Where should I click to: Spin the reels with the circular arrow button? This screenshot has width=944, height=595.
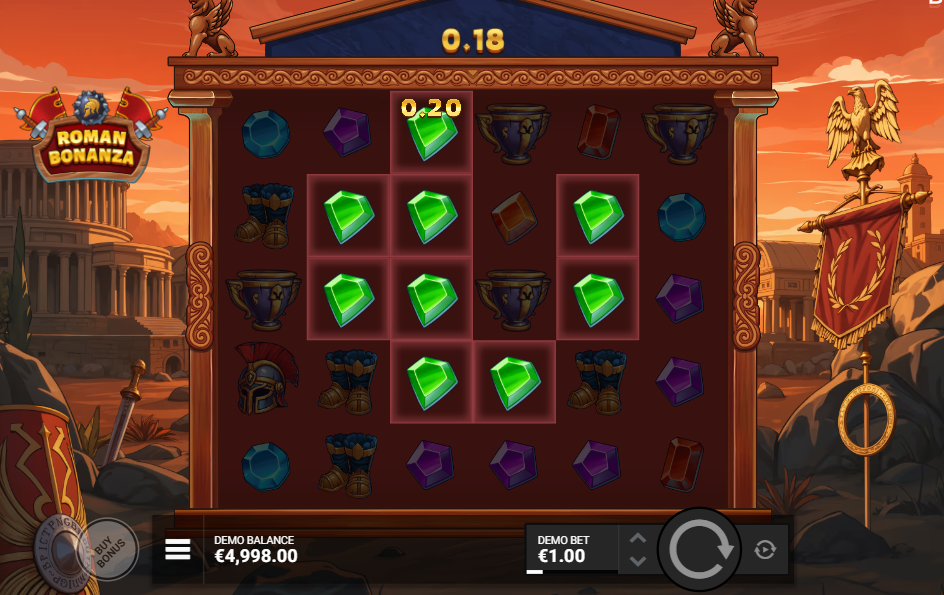tap(699, 549)
